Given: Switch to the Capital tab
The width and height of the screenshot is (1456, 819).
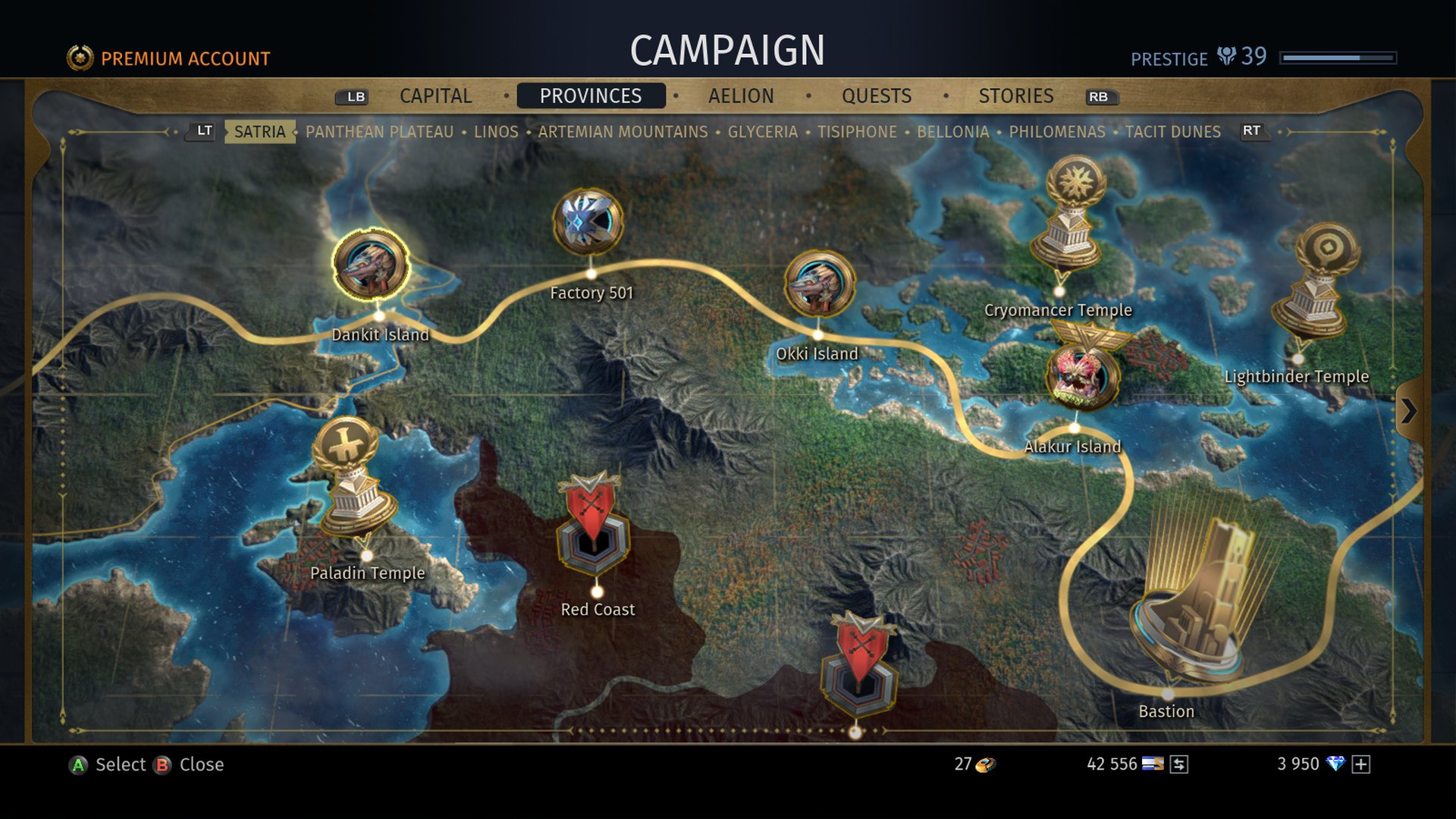Looking at the screenshot, I should [x=435, y=96].
